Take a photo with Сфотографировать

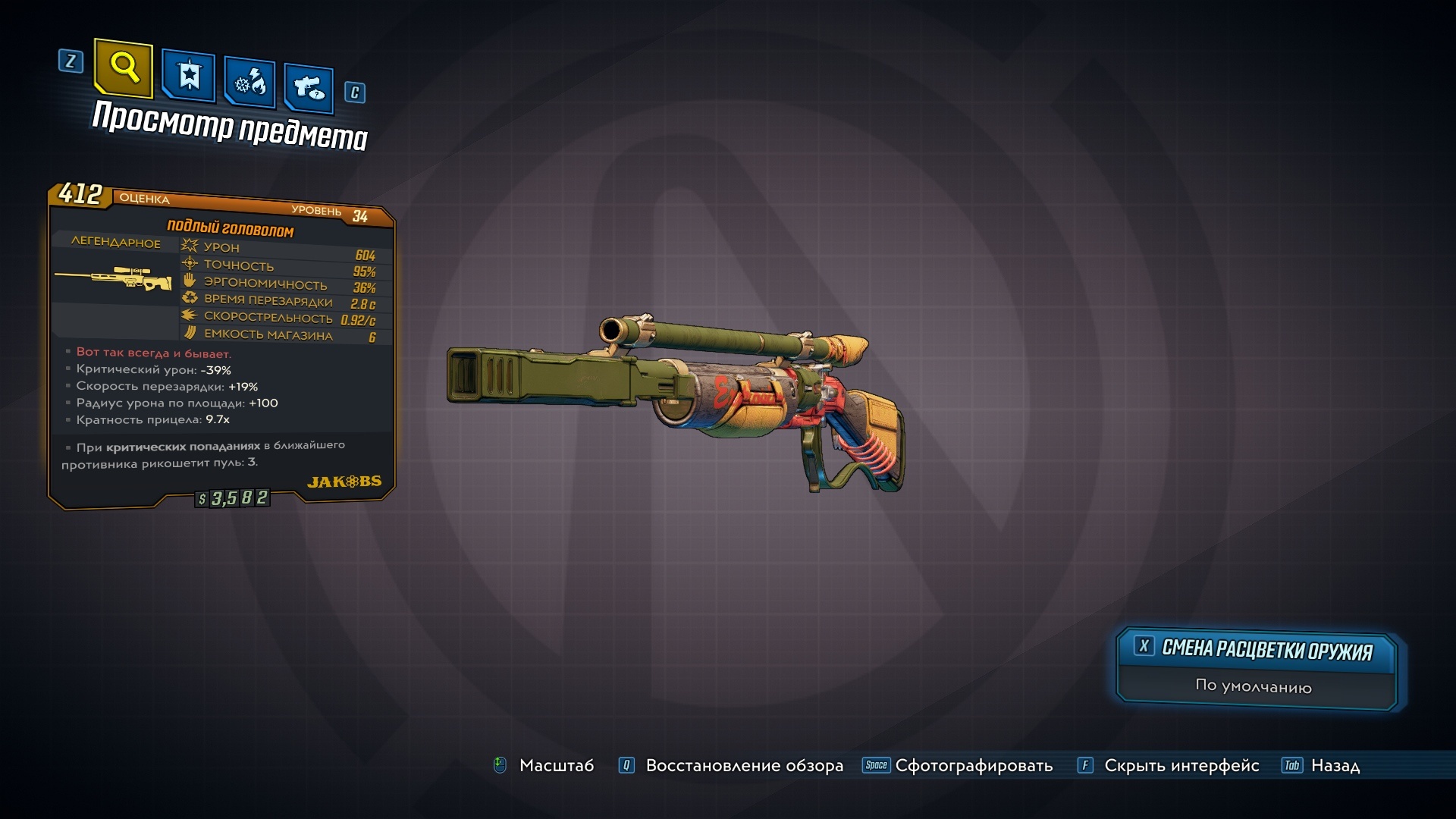click(973, 766)
